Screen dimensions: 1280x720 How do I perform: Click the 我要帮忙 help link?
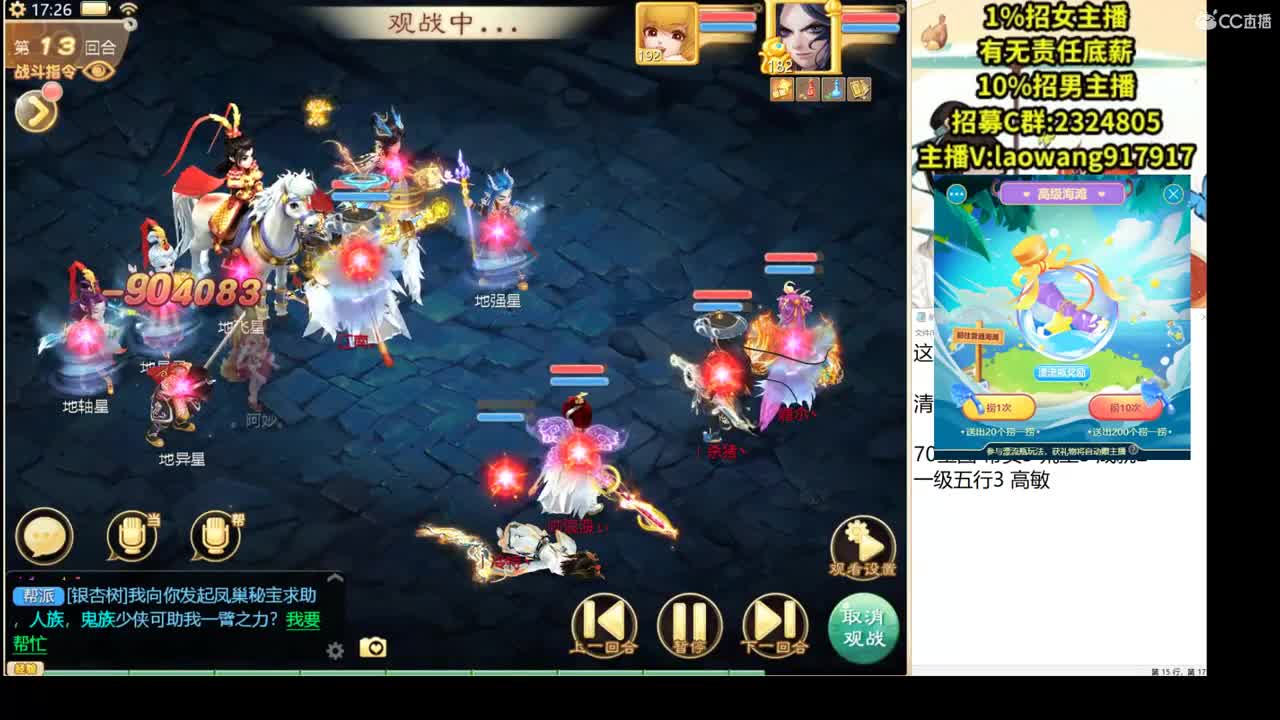[x=301, y=622]
